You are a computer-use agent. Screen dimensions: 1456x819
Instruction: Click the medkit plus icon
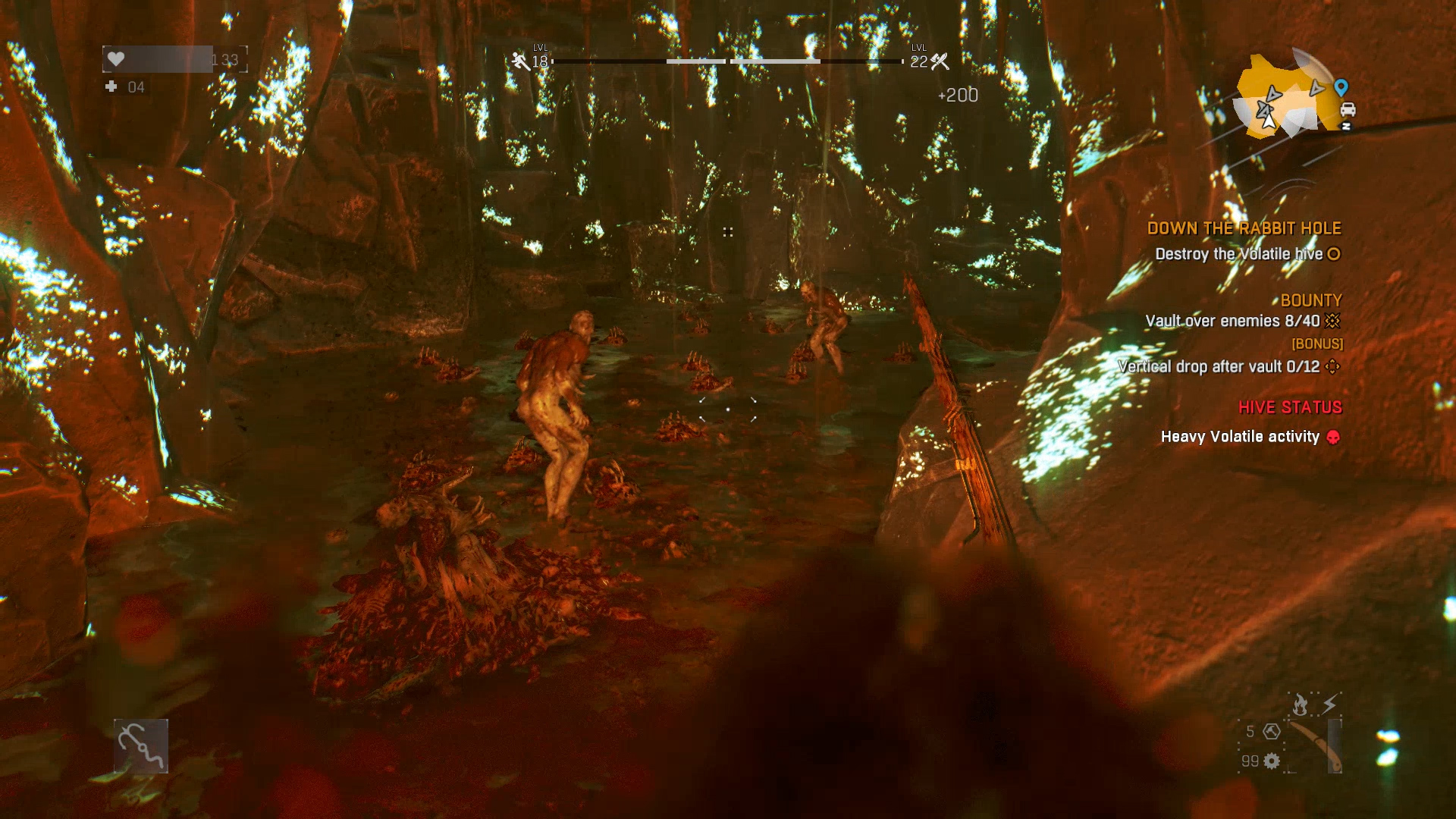tap(111, 86)
